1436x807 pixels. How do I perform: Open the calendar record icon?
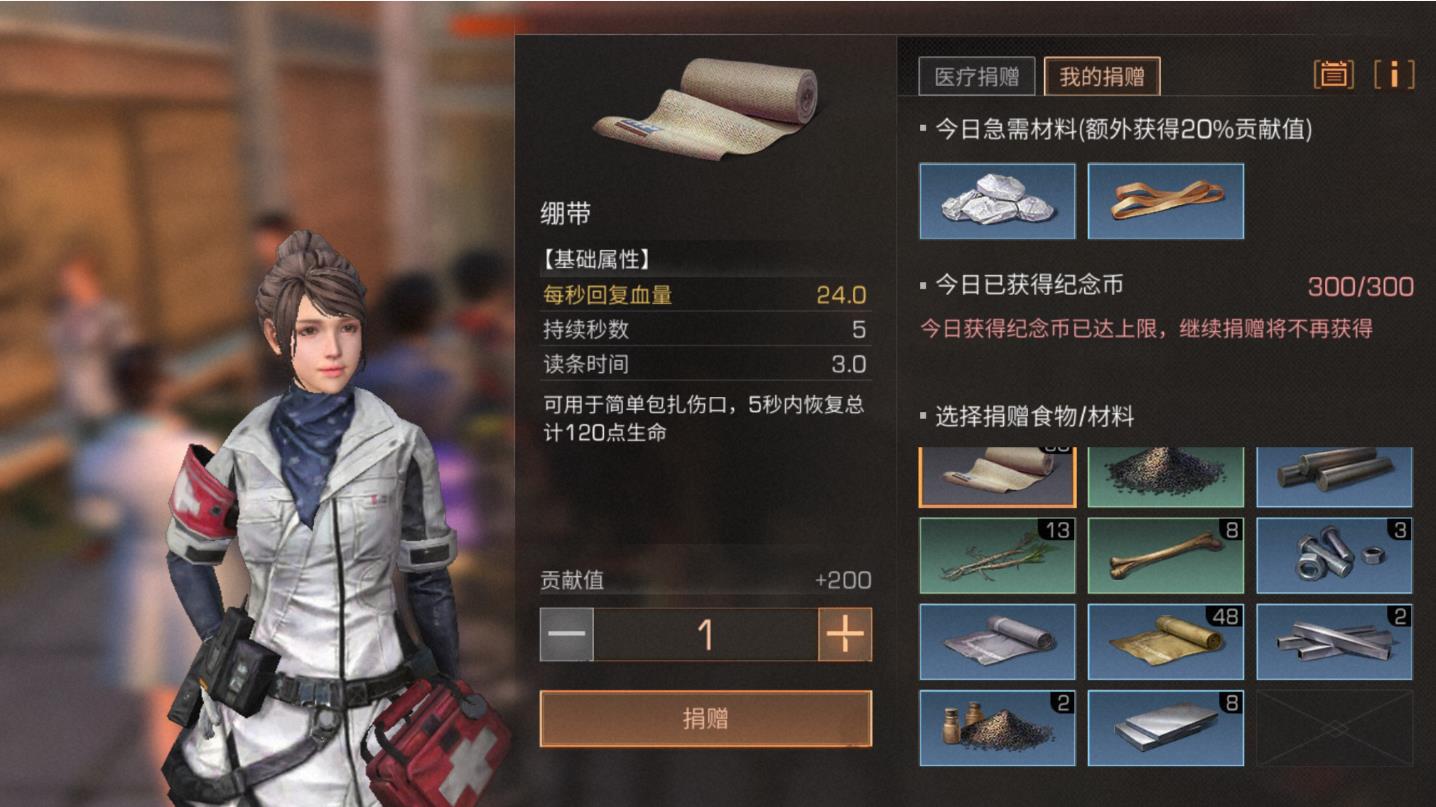(1333, 74)
